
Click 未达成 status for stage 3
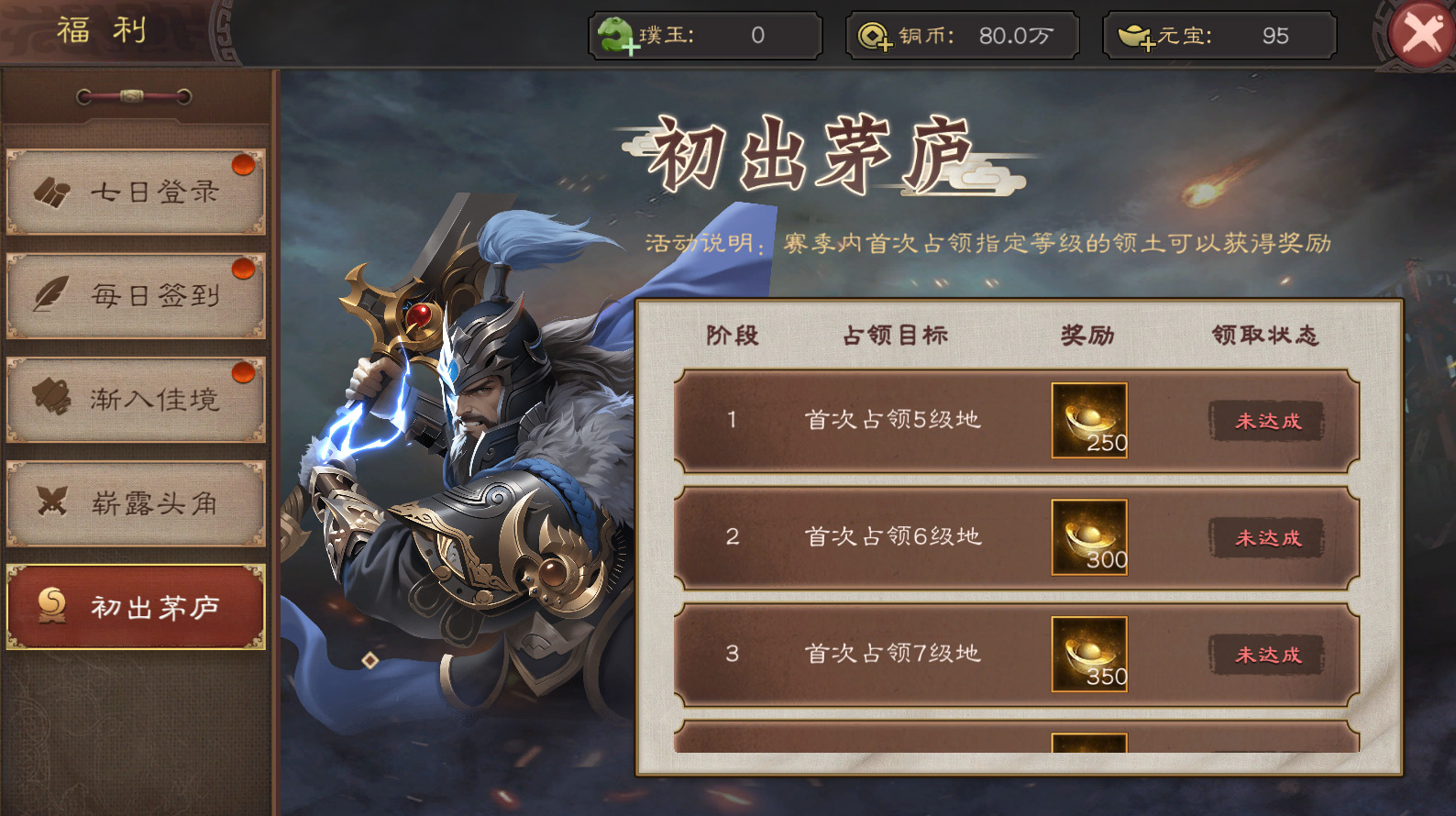[x=1266, y=656]
